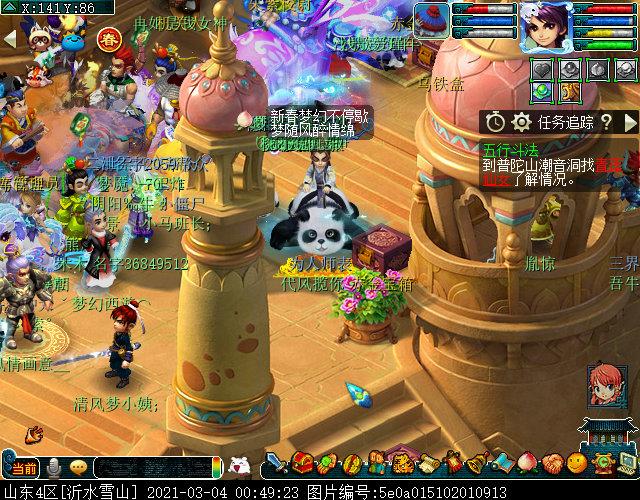Select the green orb buff icon
Screen dimensions: 640x500
coord(542,92)
